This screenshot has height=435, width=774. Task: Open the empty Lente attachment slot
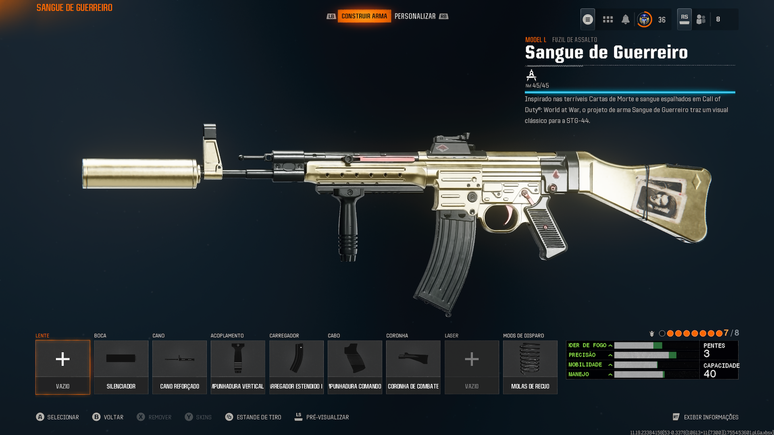(x=63, y=366)
